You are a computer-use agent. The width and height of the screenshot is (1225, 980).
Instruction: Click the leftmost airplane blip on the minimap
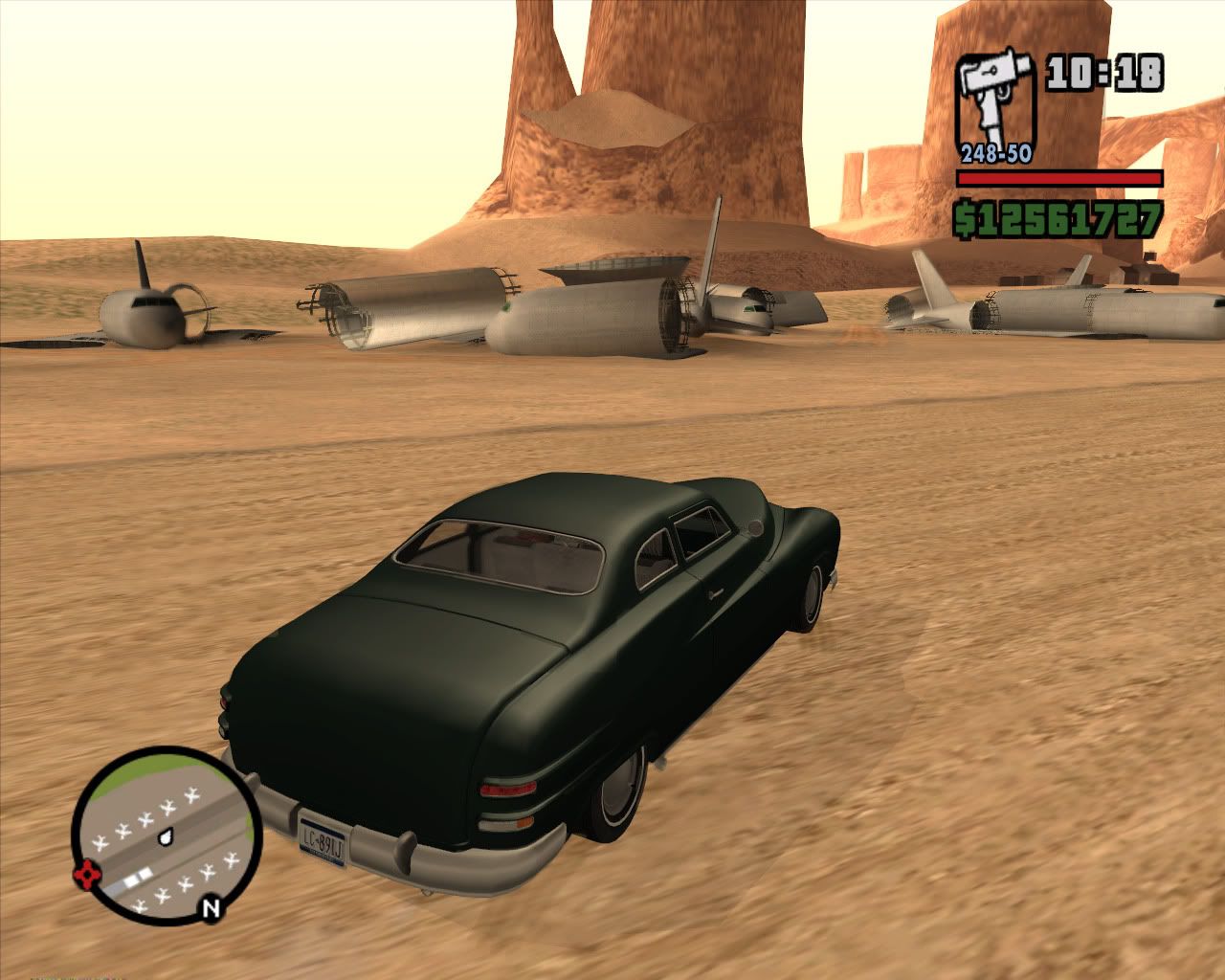99,842
